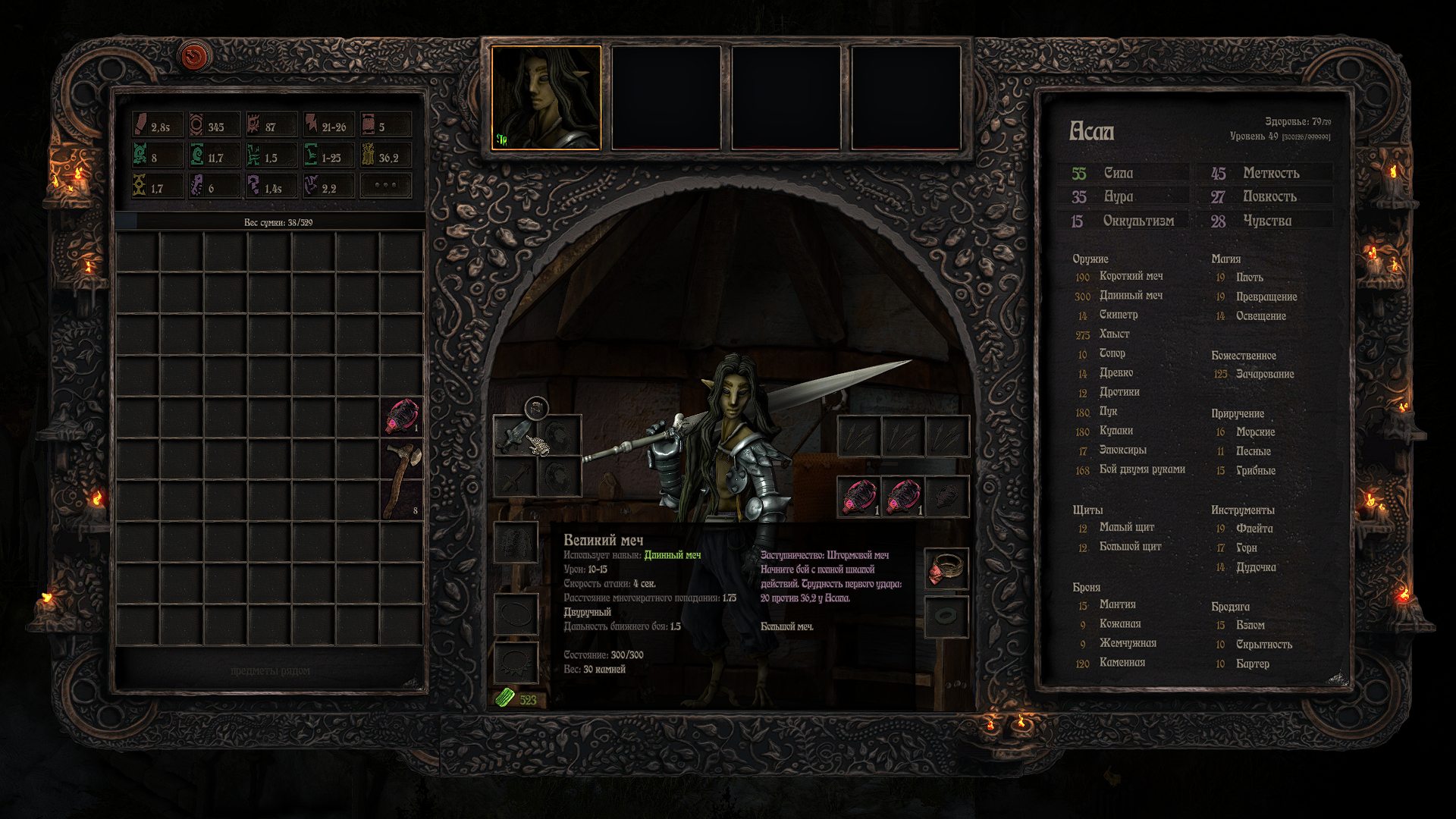Click the Длинный меч skill entry
The height and width of the screenshot is (819, 1456).
click(x=1130, y=296)
